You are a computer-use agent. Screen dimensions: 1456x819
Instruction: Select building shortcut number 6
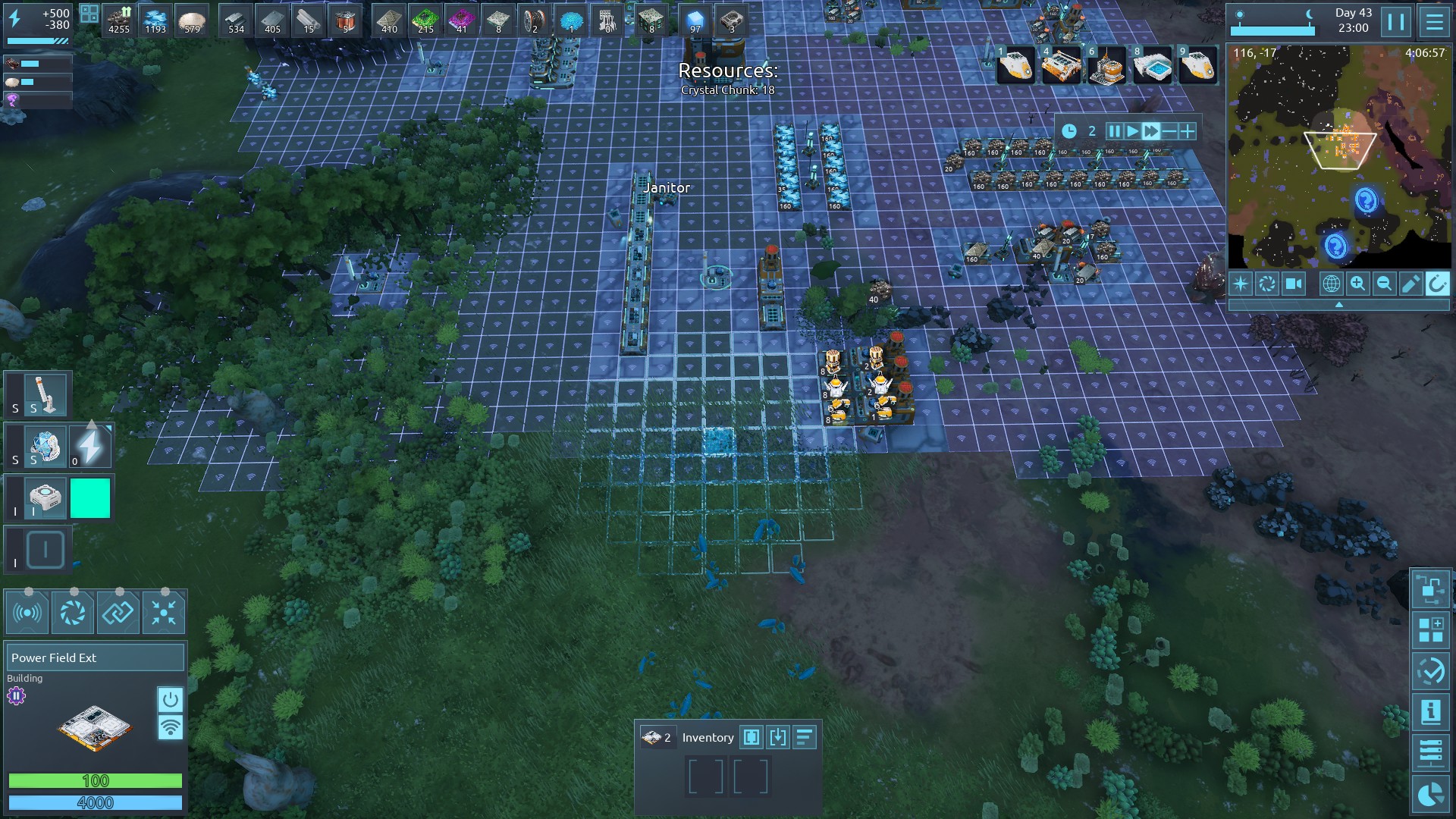click(1106, 67)
